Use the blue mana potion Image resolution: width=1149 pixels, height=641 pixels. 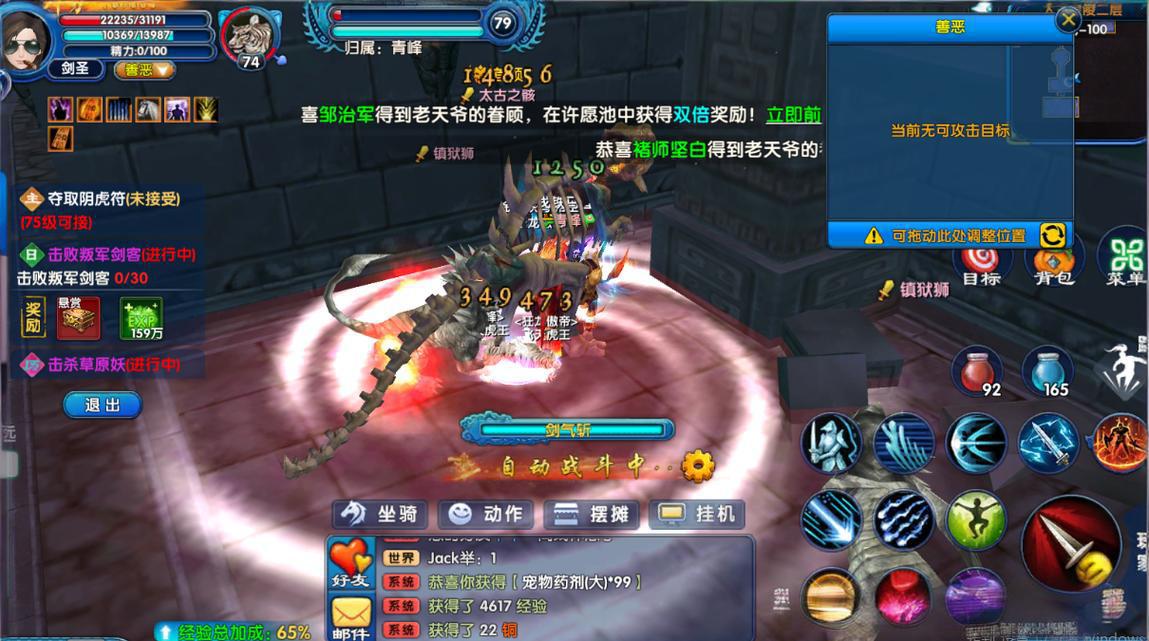(x=1047, y=370)
